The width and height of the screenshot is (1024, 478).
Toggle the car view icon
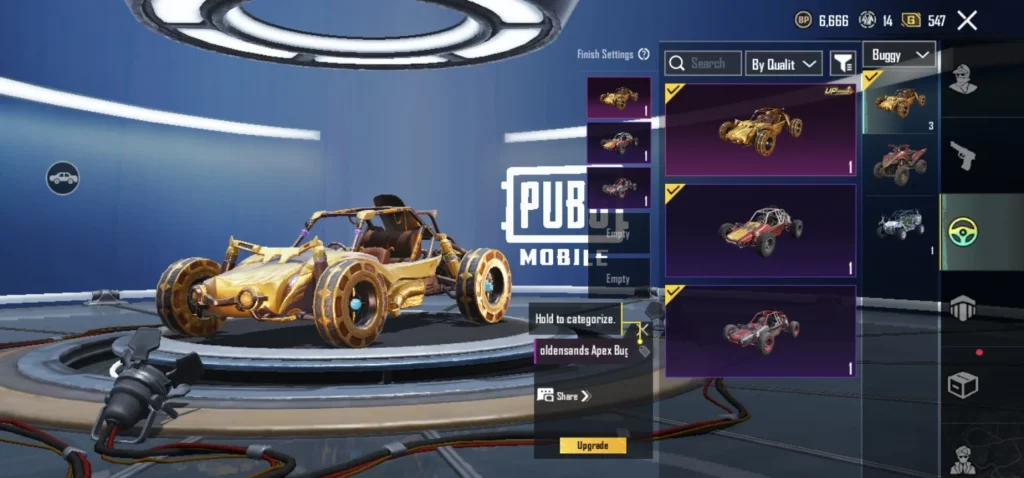coord(62,178)
